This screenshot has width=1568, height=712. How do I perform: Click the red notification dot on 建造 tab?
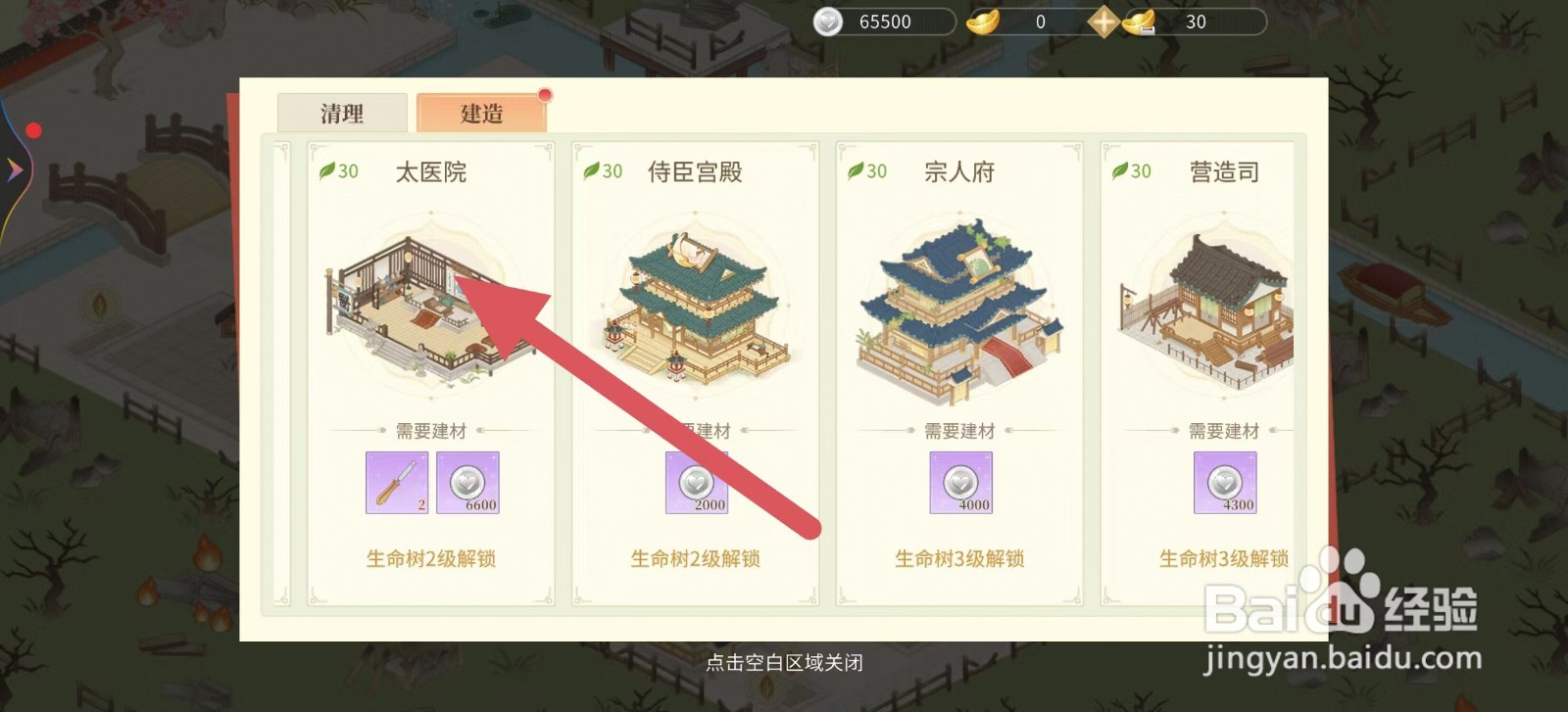[x=545, y=95]
